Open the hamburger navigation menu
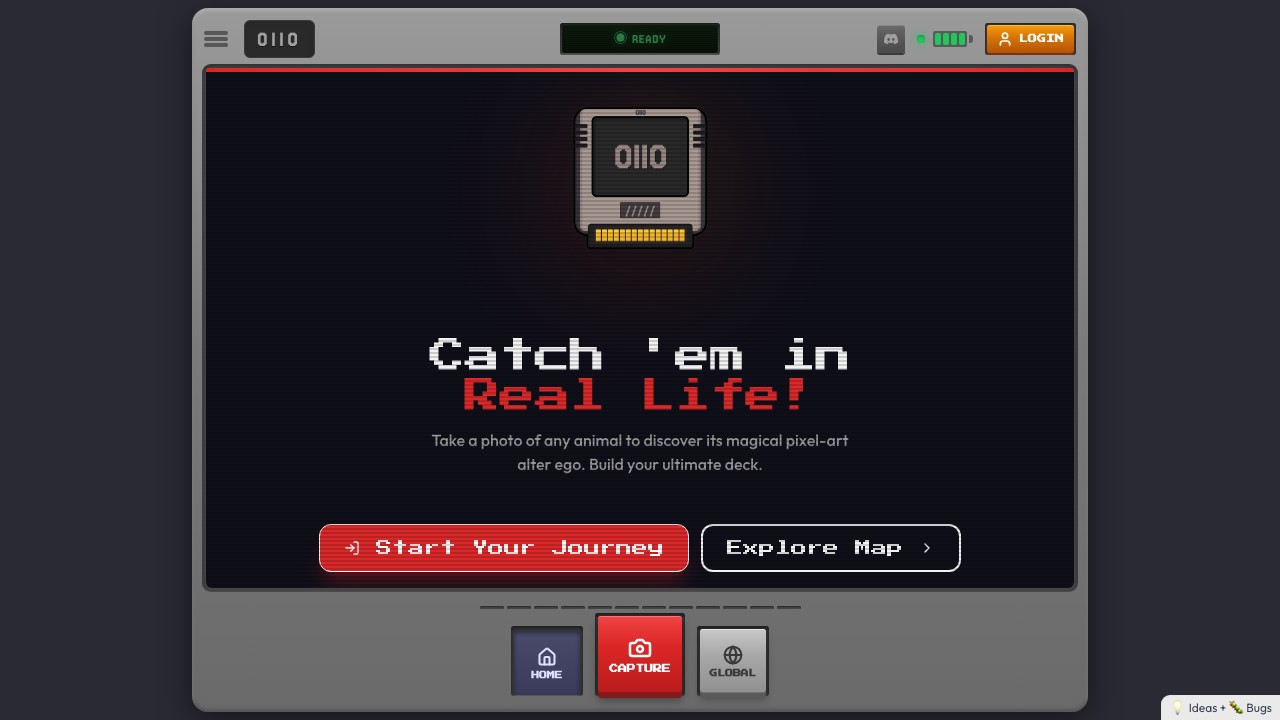Image resolution: width=1280 pixels, height=720 pixels. pyautogui.click(x=216, y=39)
